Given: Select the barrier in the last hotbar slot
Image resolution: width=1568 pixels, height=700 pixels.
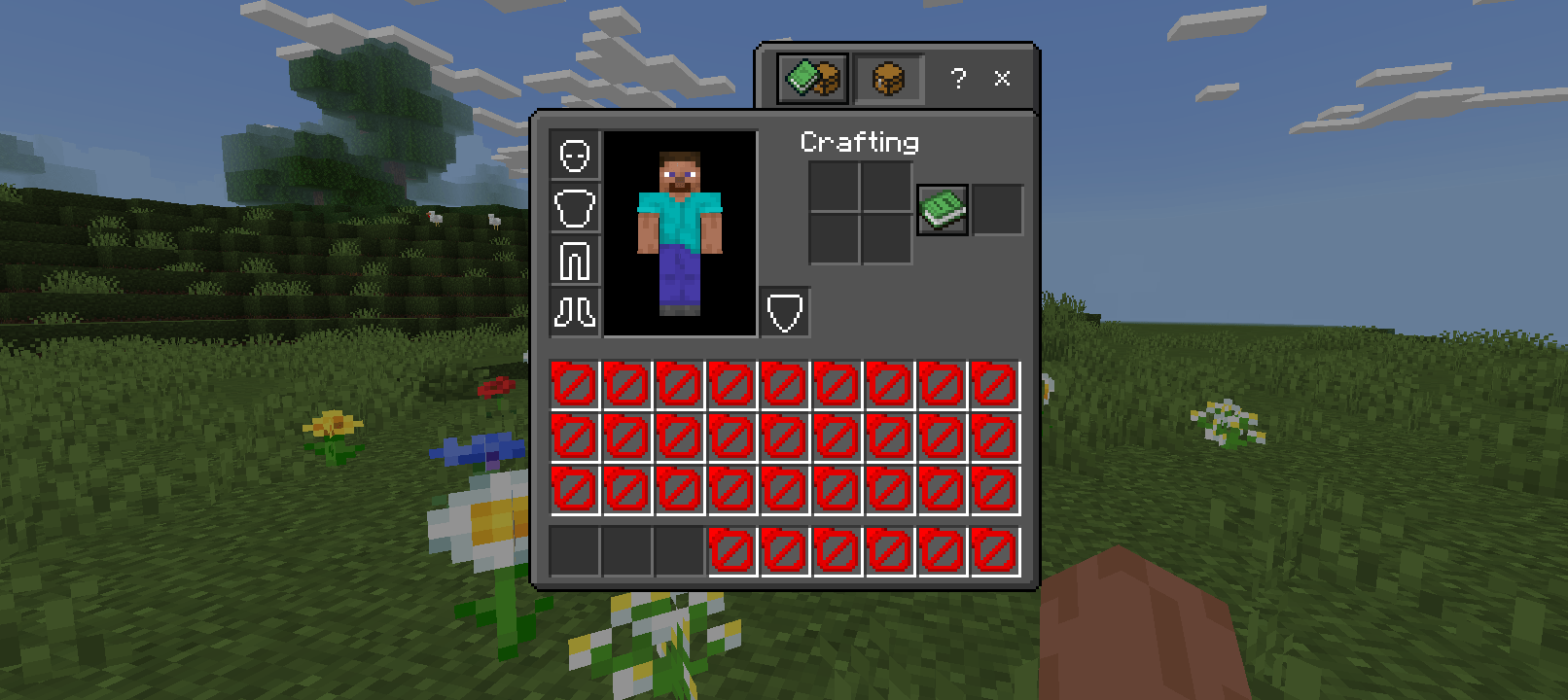Looking at the screenshot, I should (992, 552).
